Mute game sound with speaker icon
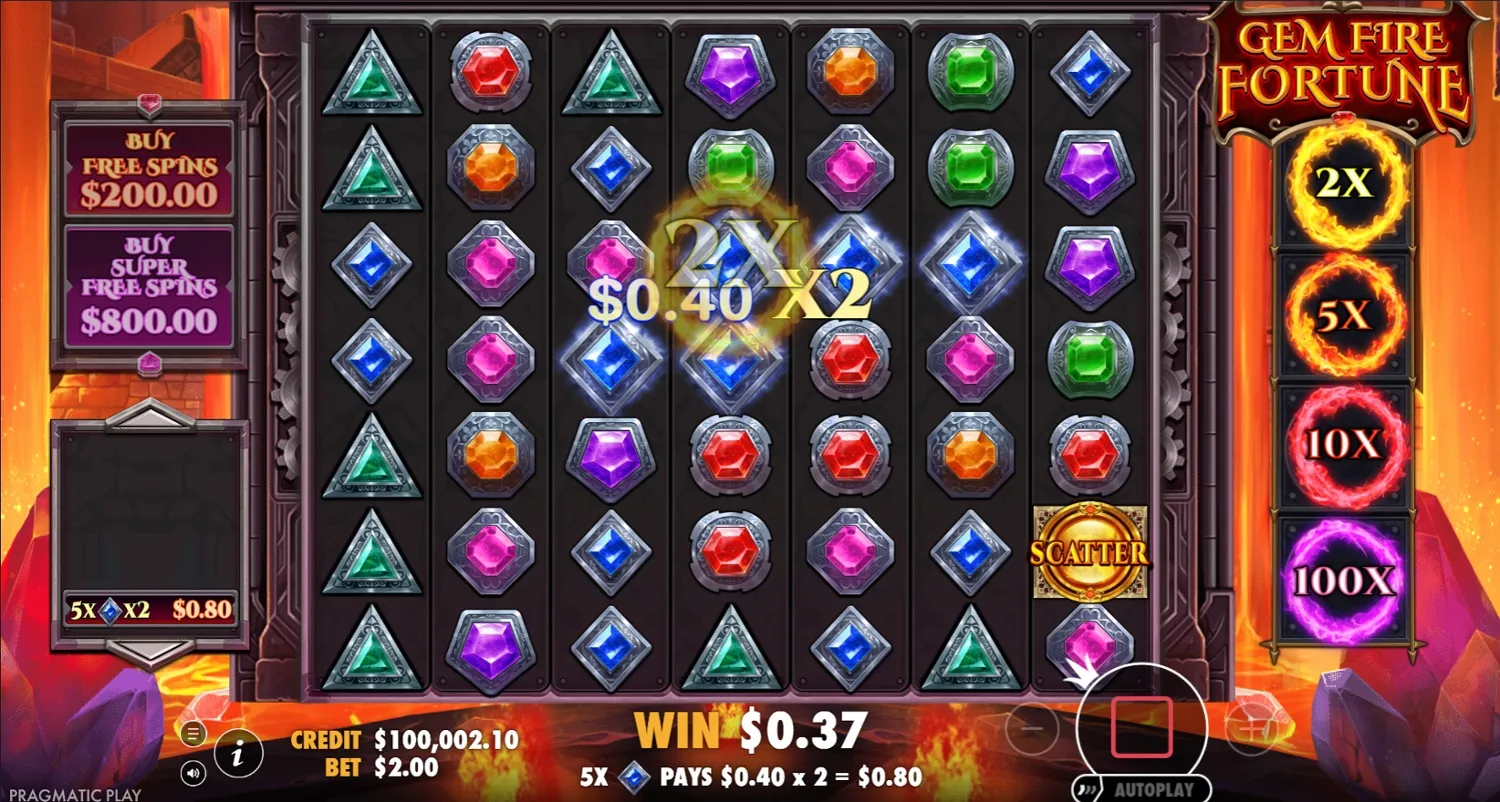The image size is (1500, 802). [x=193, y=774]
